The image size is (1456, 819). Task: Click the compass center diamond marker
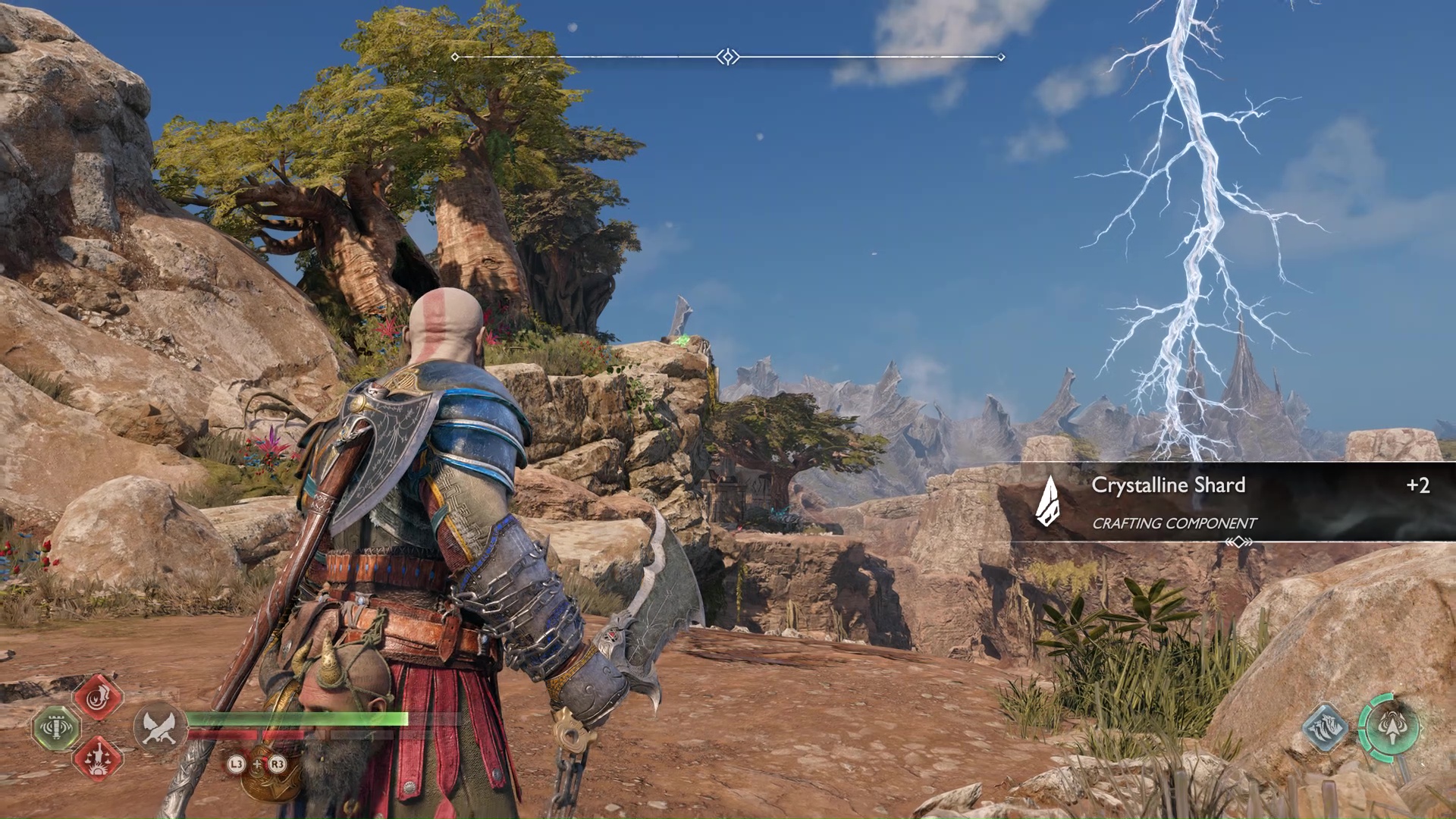[x=728, y=57]
